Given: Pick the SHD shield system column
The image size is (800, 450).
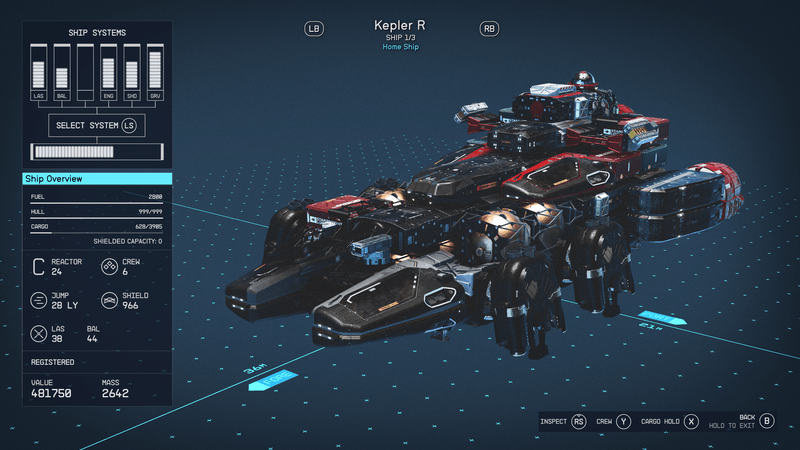Looking at the screenshot, I should pos(131,73).
